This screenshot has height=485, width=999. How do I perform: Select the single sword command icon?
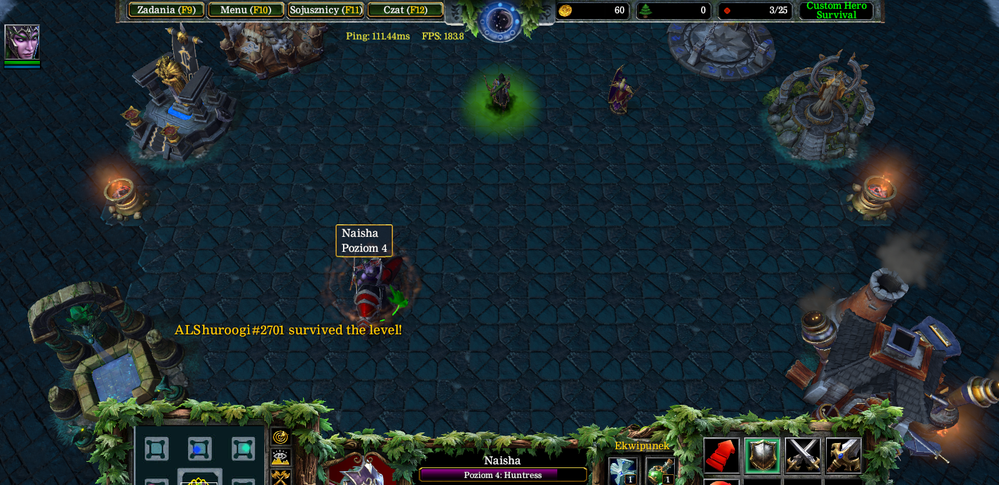[843, 455]
